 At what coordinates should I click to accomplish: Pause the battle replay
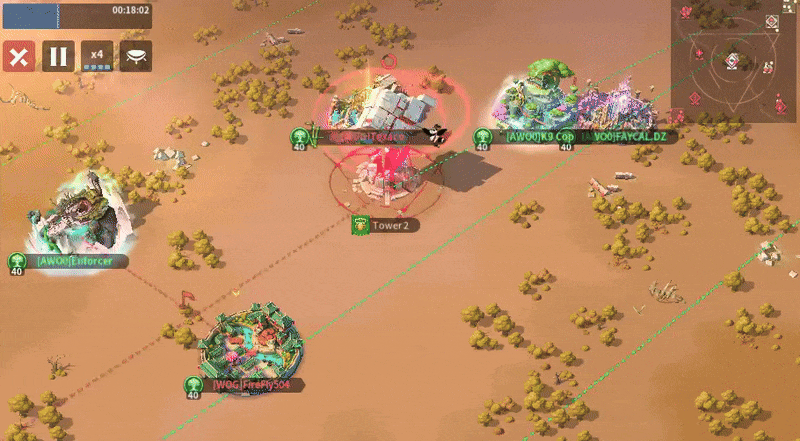click(57, 56)
